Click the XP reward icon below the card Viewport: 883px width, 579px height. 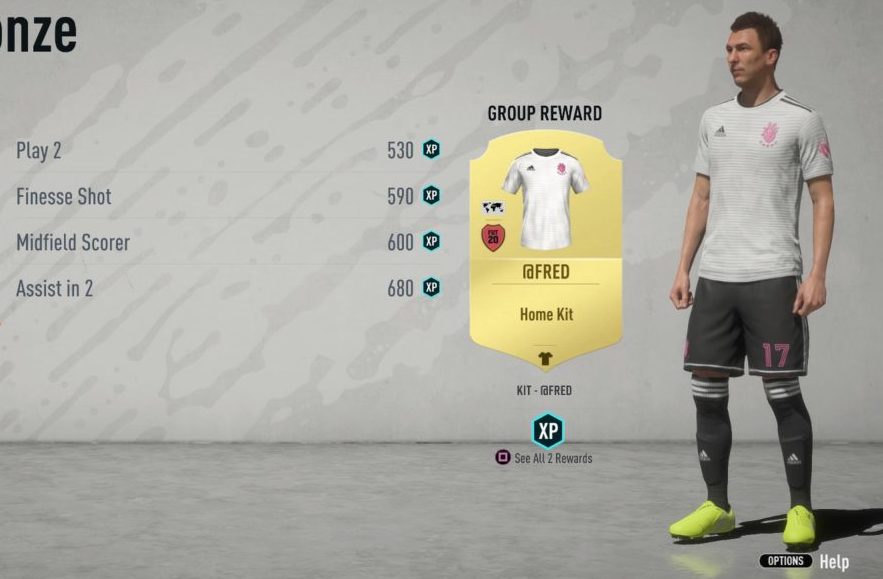click(547, 430)
